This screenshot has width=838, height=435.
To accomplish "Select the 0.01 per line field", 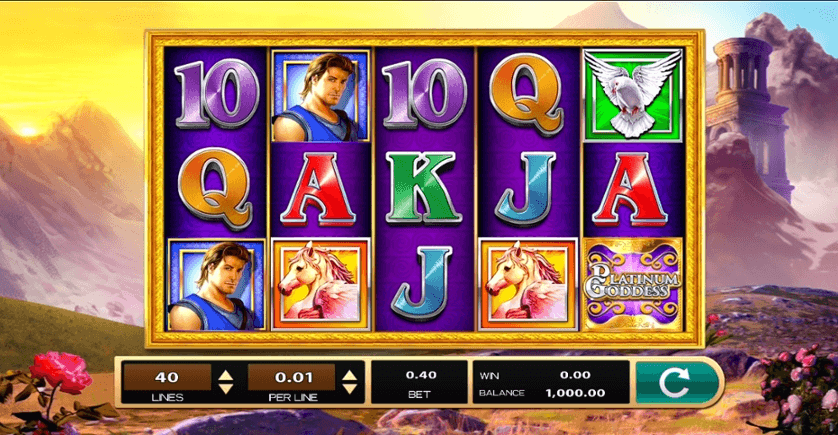I will point(292,377).
